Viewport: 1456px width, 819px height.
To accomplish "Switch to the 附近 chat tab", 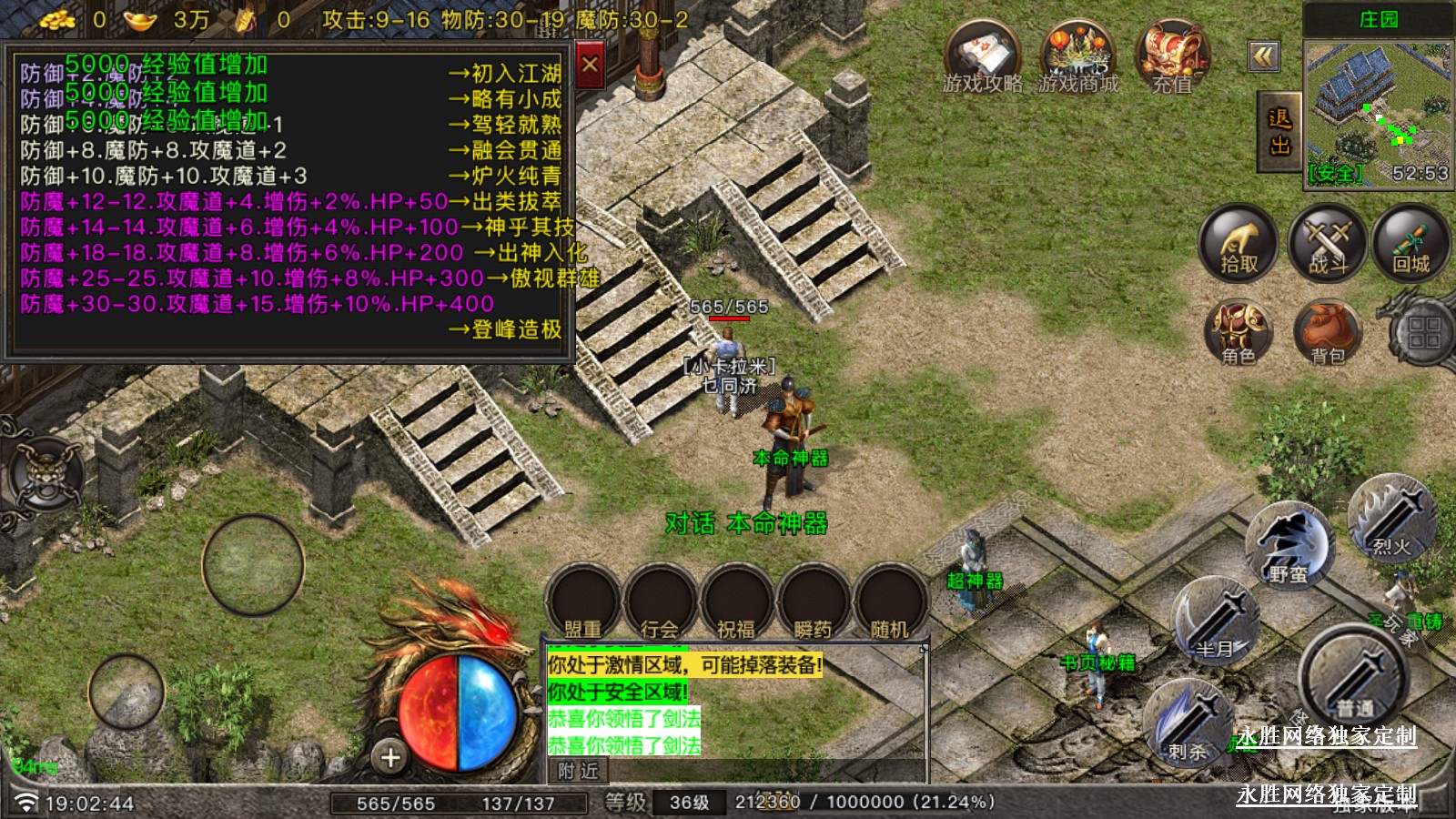I will coord(578,771).
